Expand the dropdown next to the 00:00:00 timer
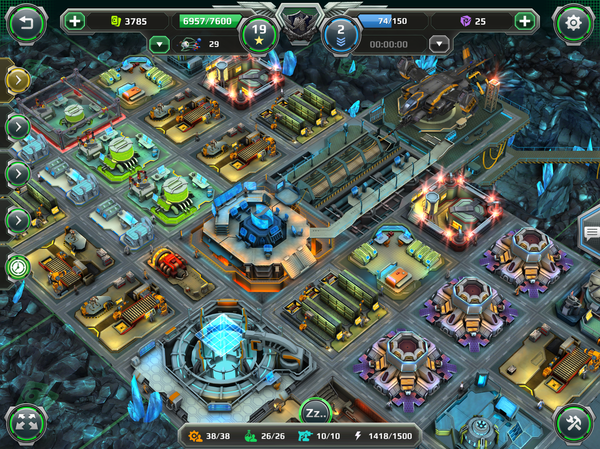 point(438,43)
